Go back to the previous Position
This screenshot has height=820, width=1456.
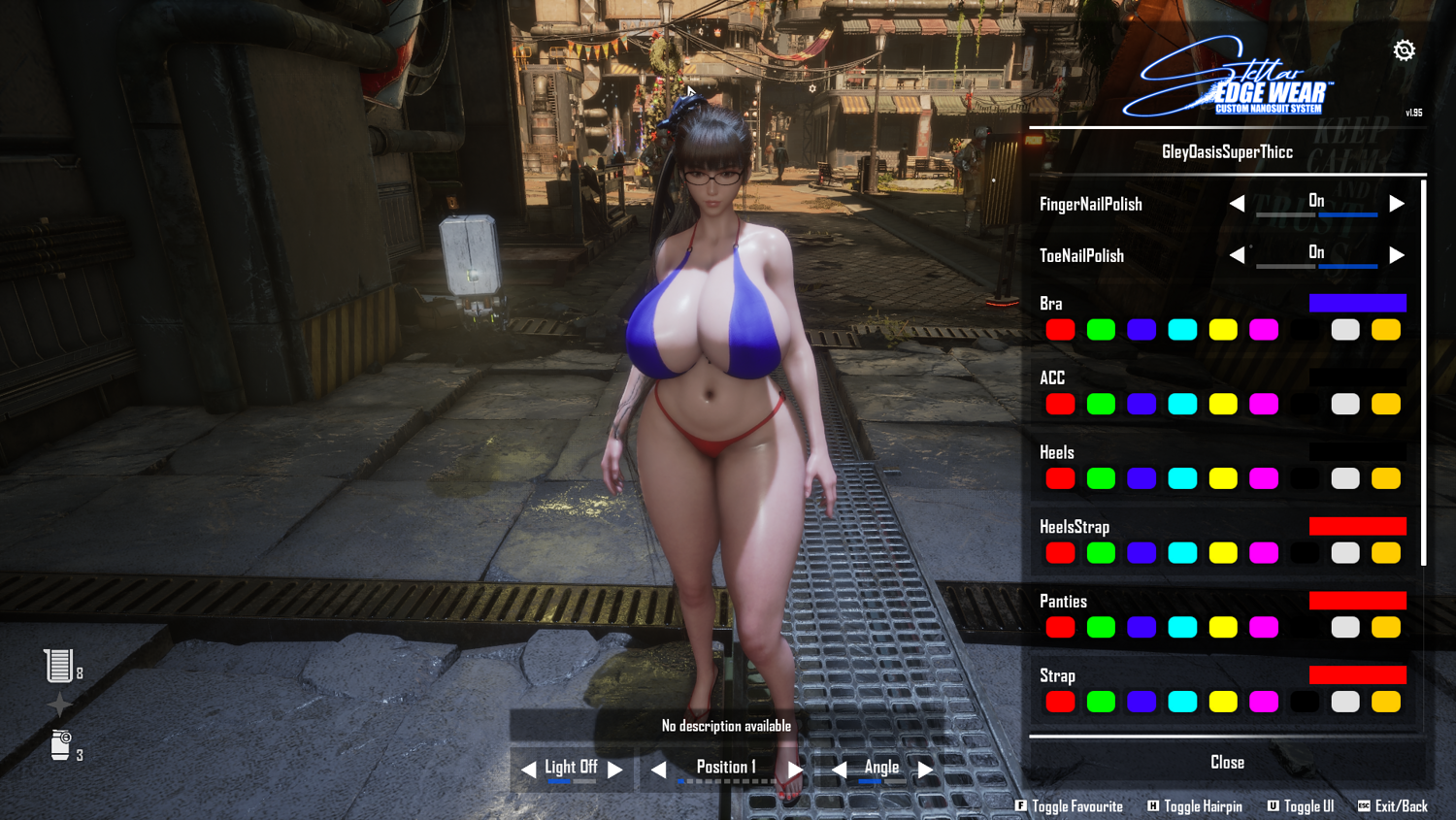(658, 770)
